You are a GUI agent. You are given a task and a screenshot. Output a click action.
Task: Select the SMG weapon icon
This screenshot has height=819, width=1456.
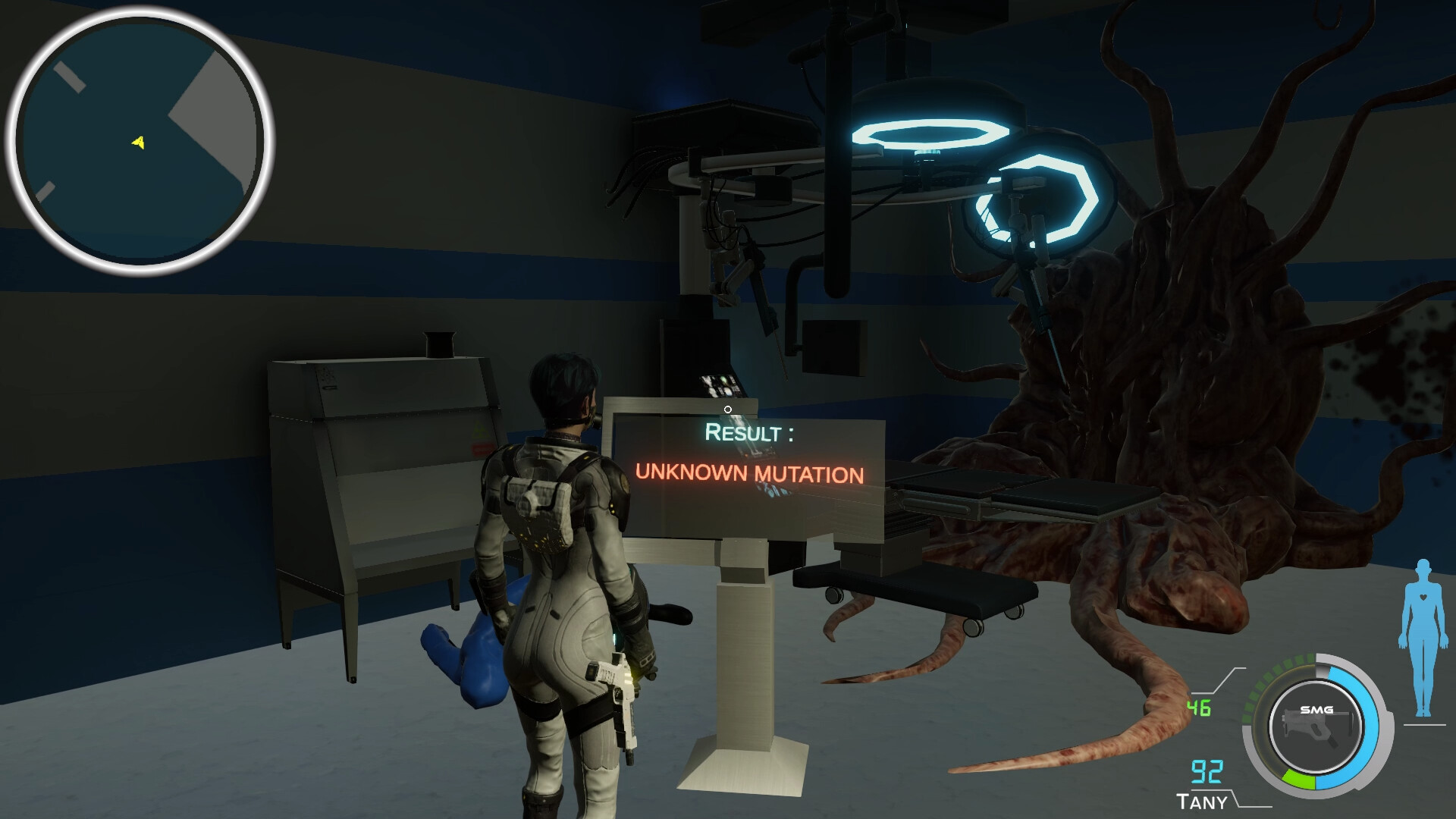pyautogui.click(x=1316, y=726)
